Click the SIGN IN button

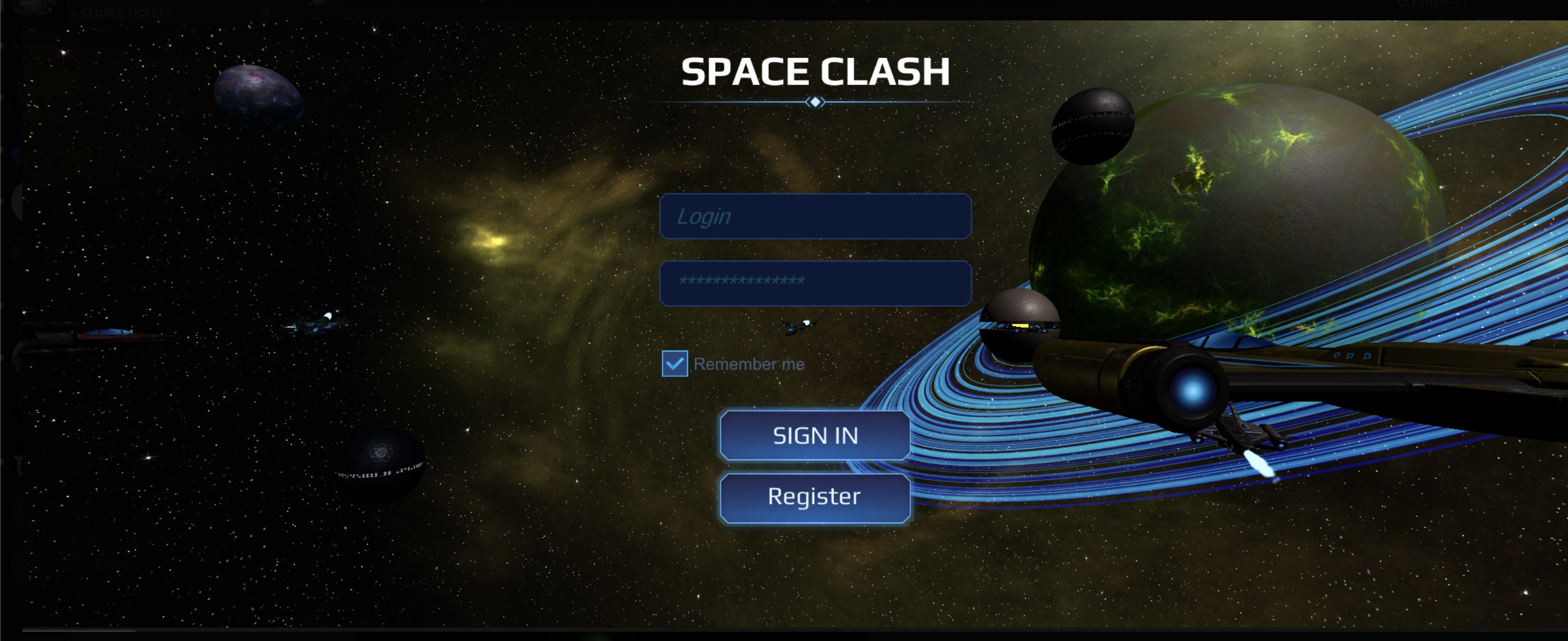[815, 435]
